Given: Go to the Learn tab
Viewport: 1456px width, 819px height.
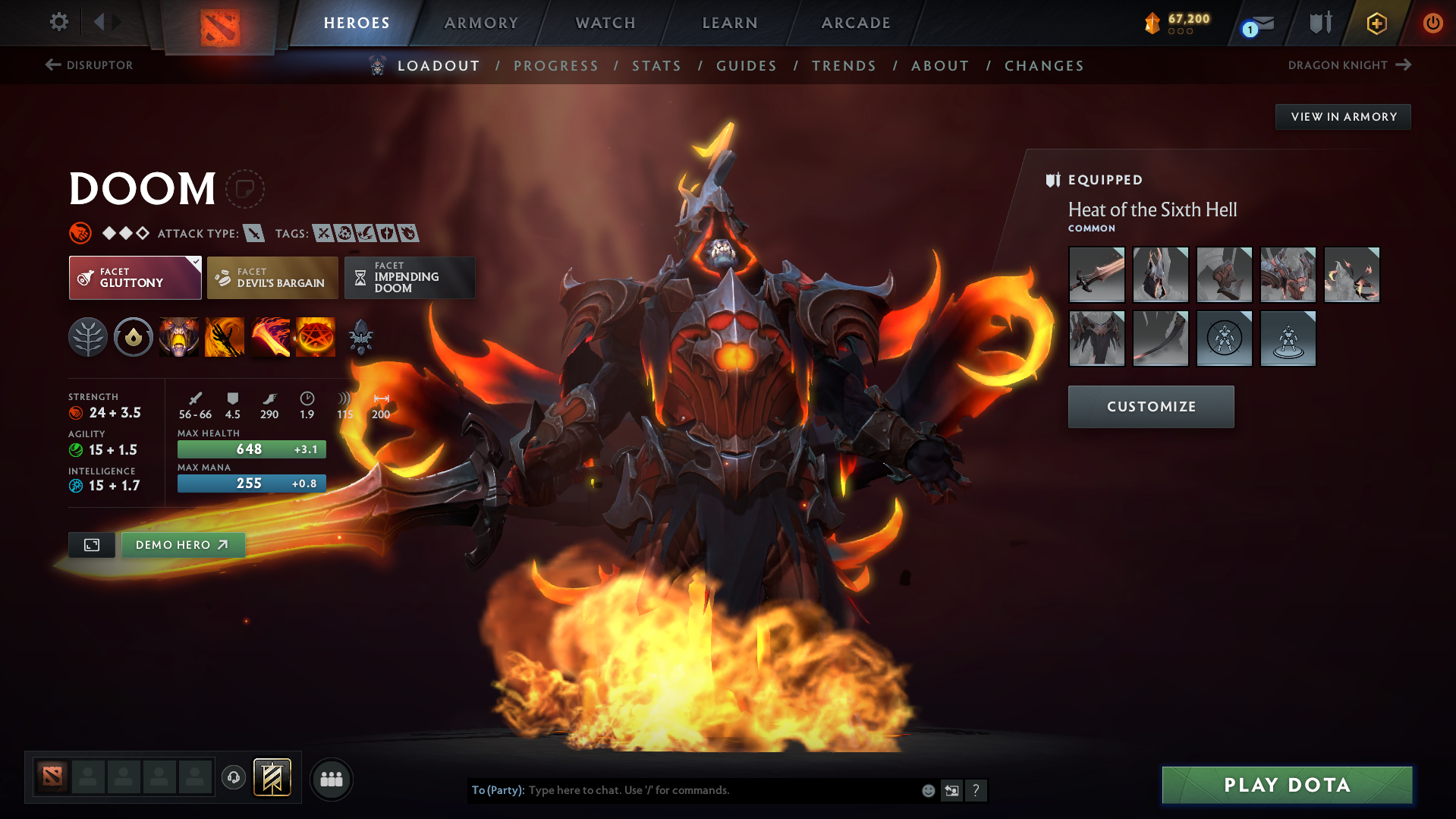Looking at the screenshot, I should click(730, 23).
